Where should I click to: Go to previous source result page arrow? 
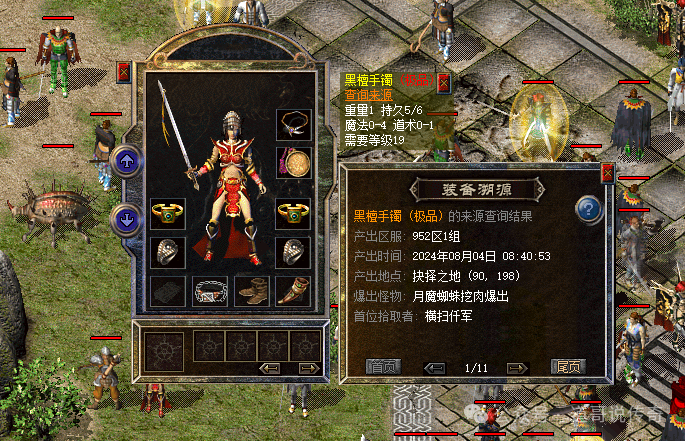434,367
